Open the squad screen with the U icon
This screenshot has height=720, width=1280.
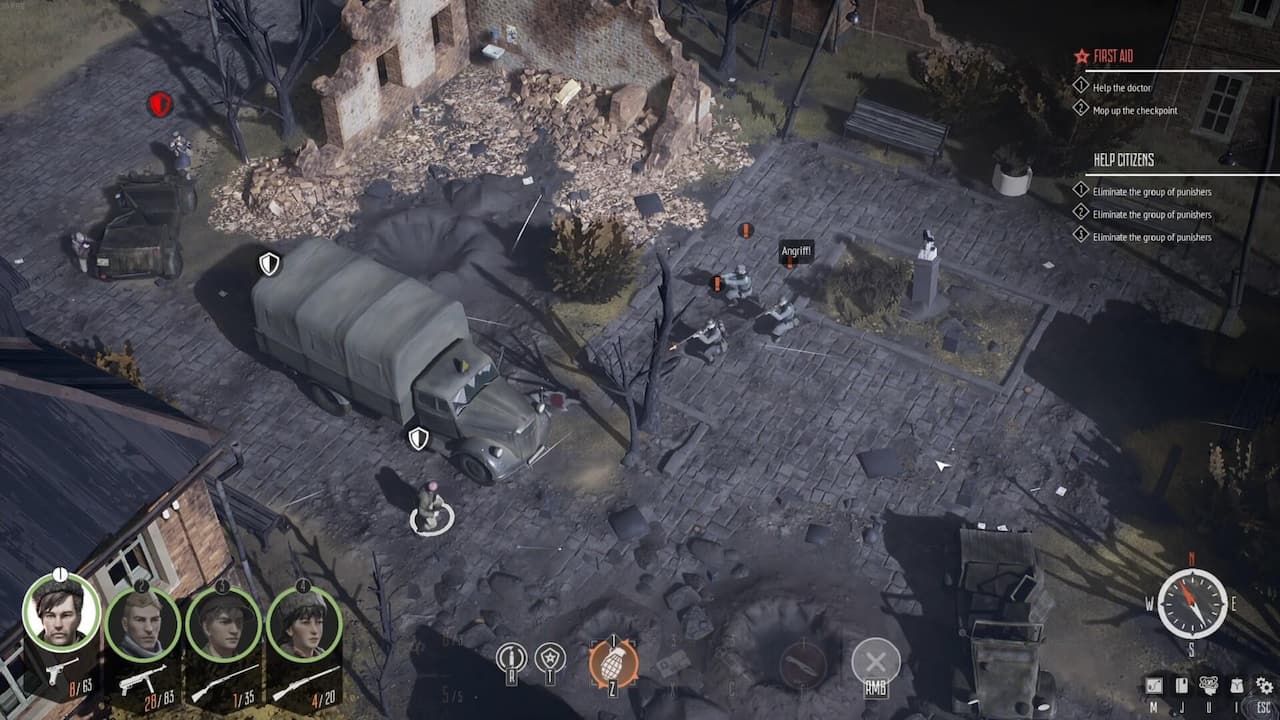point(1209,683)
